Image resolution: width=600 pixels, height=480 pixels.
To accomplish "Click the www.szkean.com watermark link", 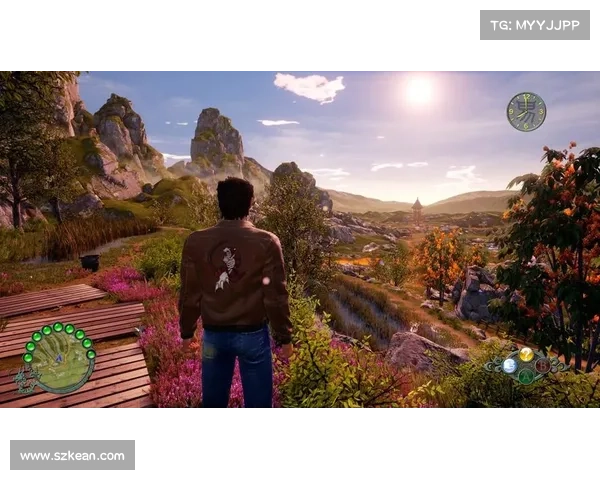I will pyautogui.click(x=72, y=456).
